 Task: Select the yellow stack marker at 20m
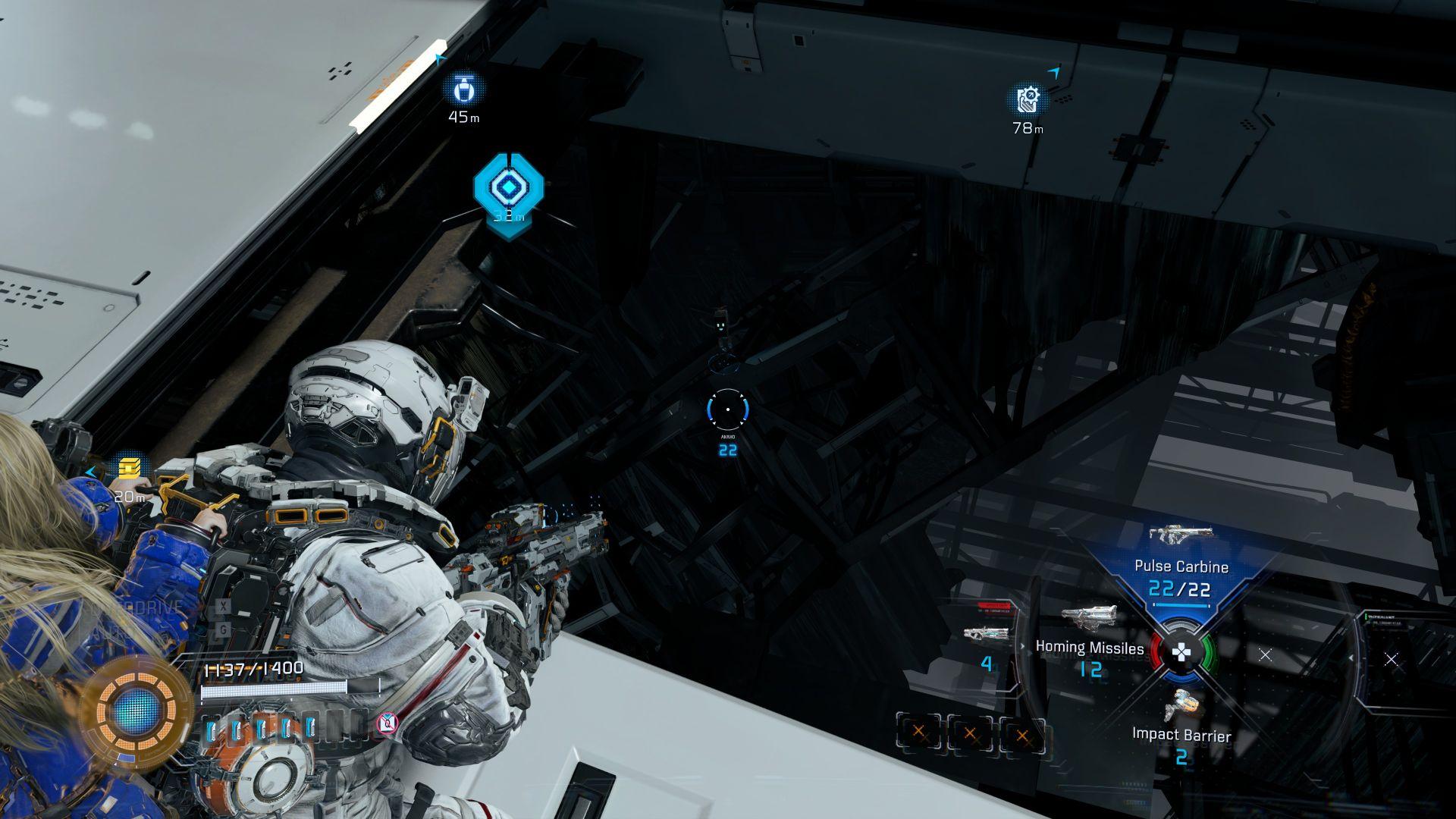point(130,469)
